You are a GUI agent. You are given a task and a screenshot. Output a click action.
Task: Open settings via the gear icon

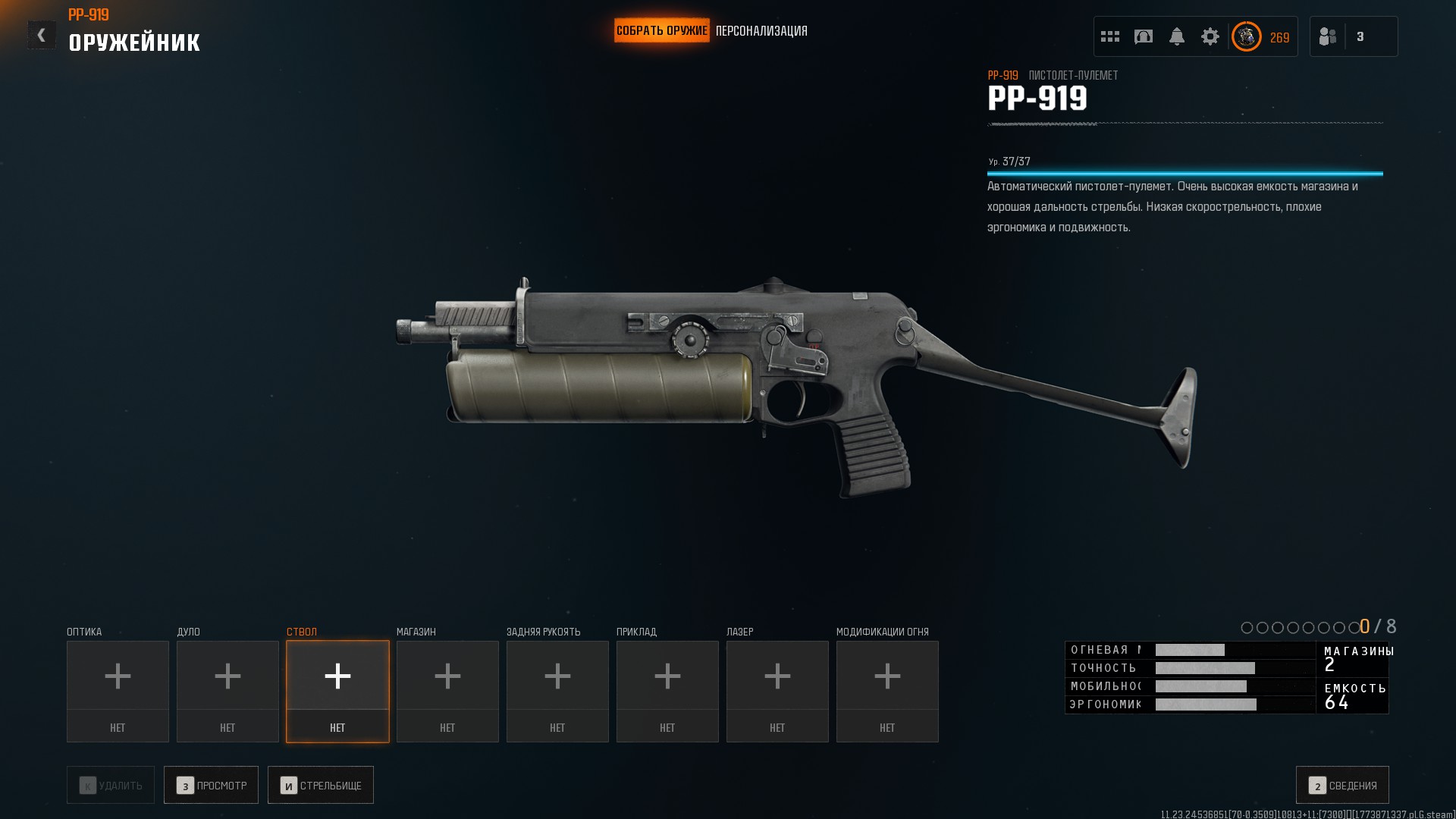coord(1210,36)
